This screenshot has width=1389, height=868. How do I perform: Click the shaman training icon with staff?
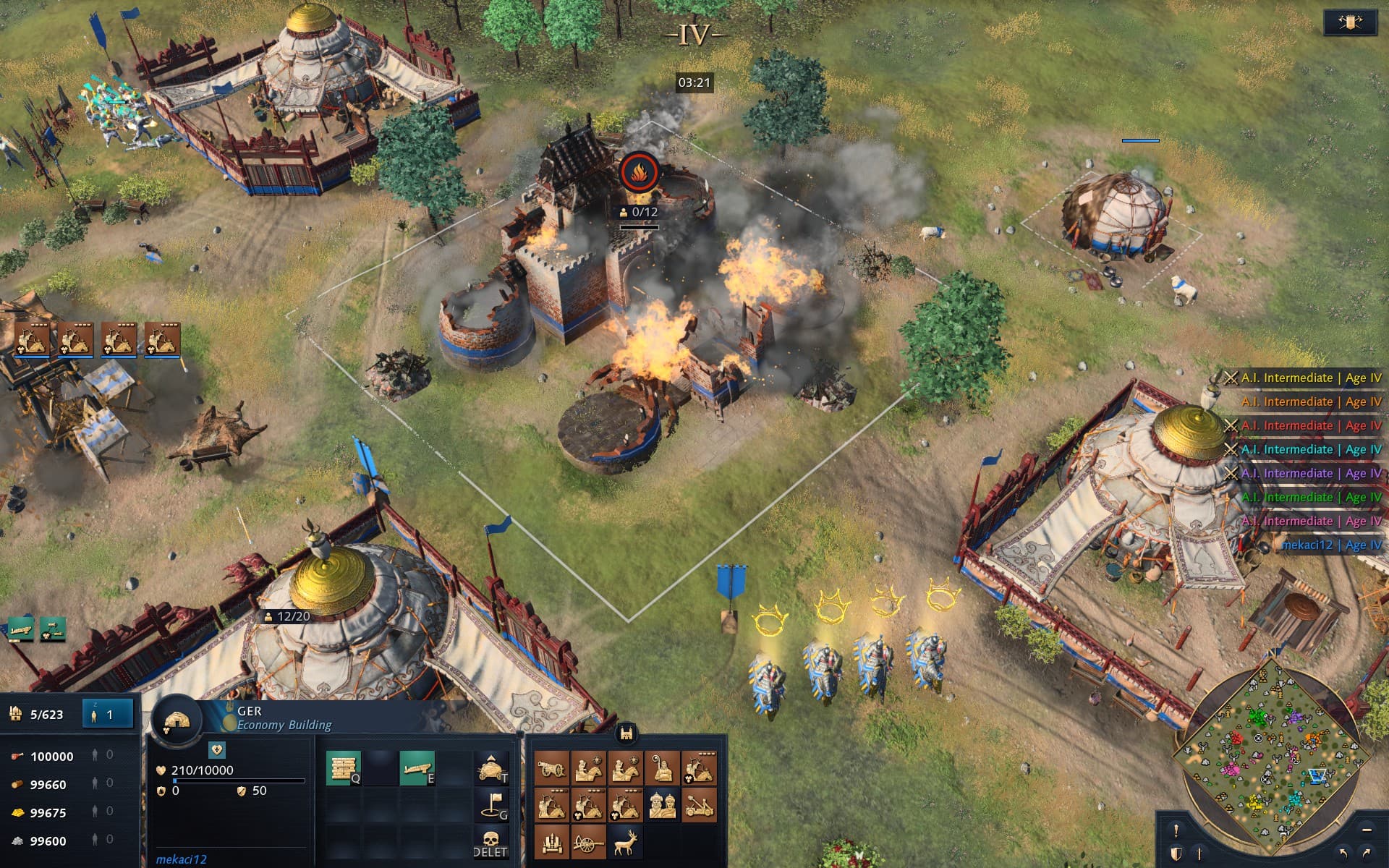click(662, 767)
